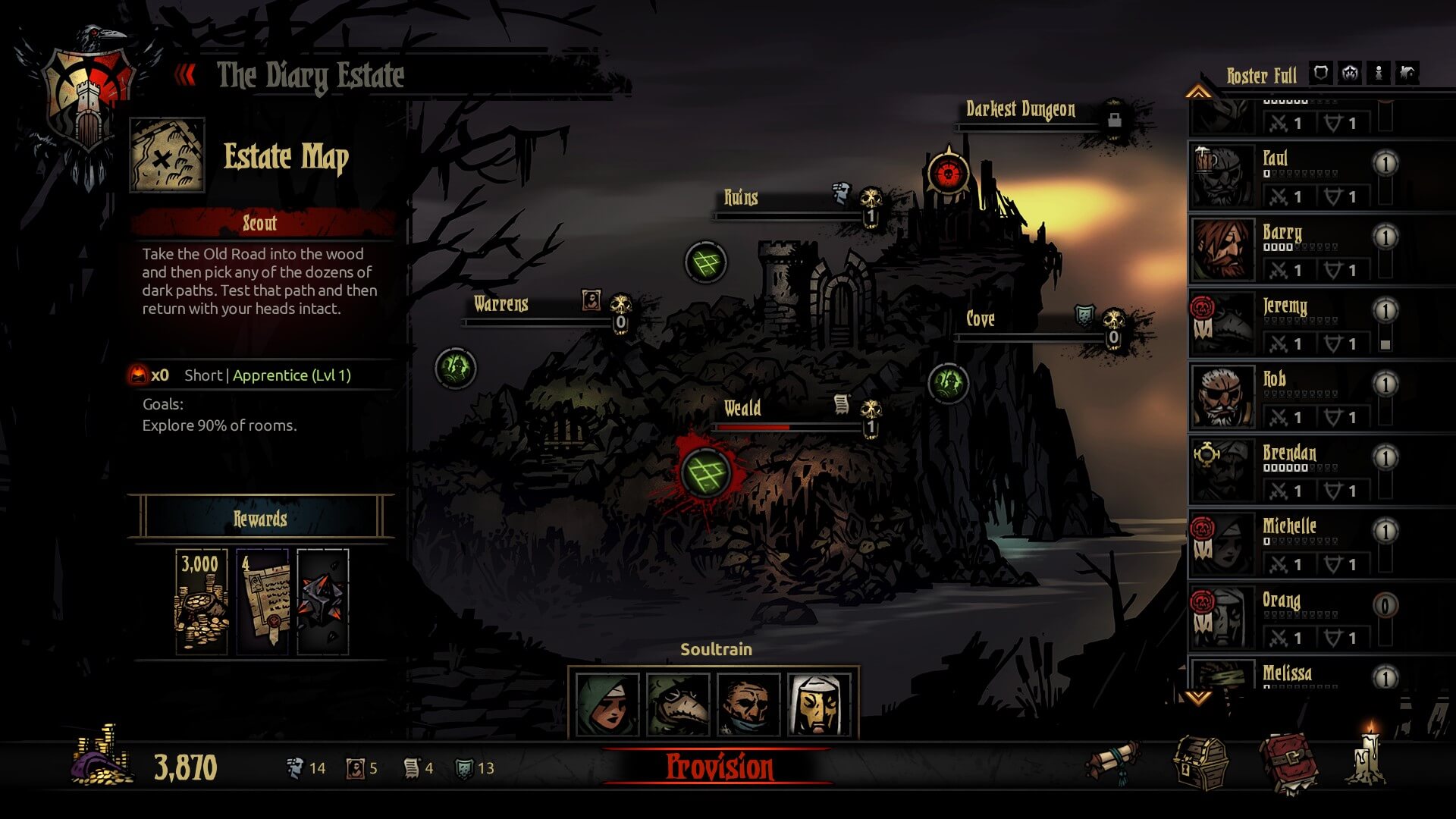Select Jeremy in the roster

click(1289, 323)
